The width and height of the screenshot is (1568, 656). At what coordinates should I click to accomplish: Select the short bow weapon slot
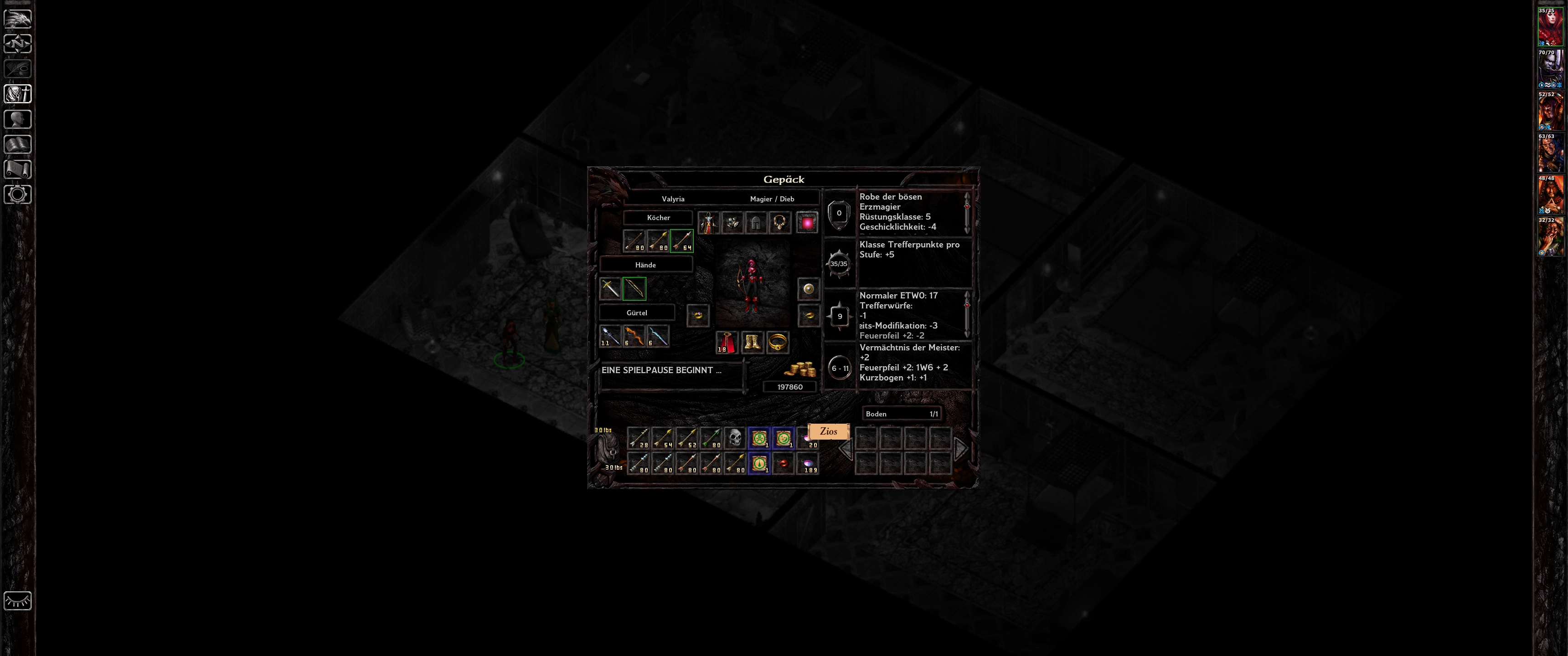(x=634, y=288)
